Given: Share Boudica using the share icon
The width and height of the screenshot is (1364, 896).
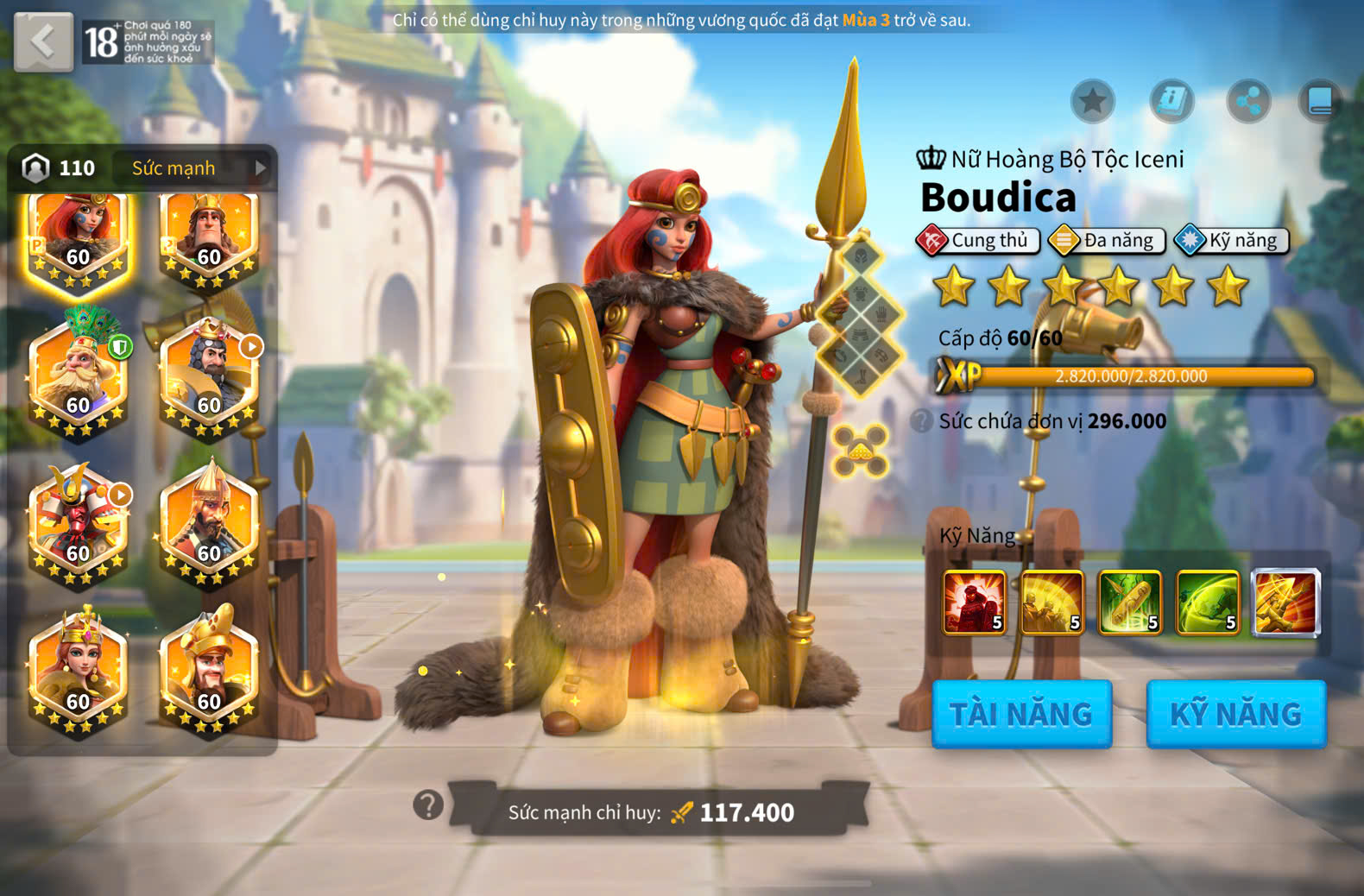Looking at the screenshot, I should [1248, 102].
